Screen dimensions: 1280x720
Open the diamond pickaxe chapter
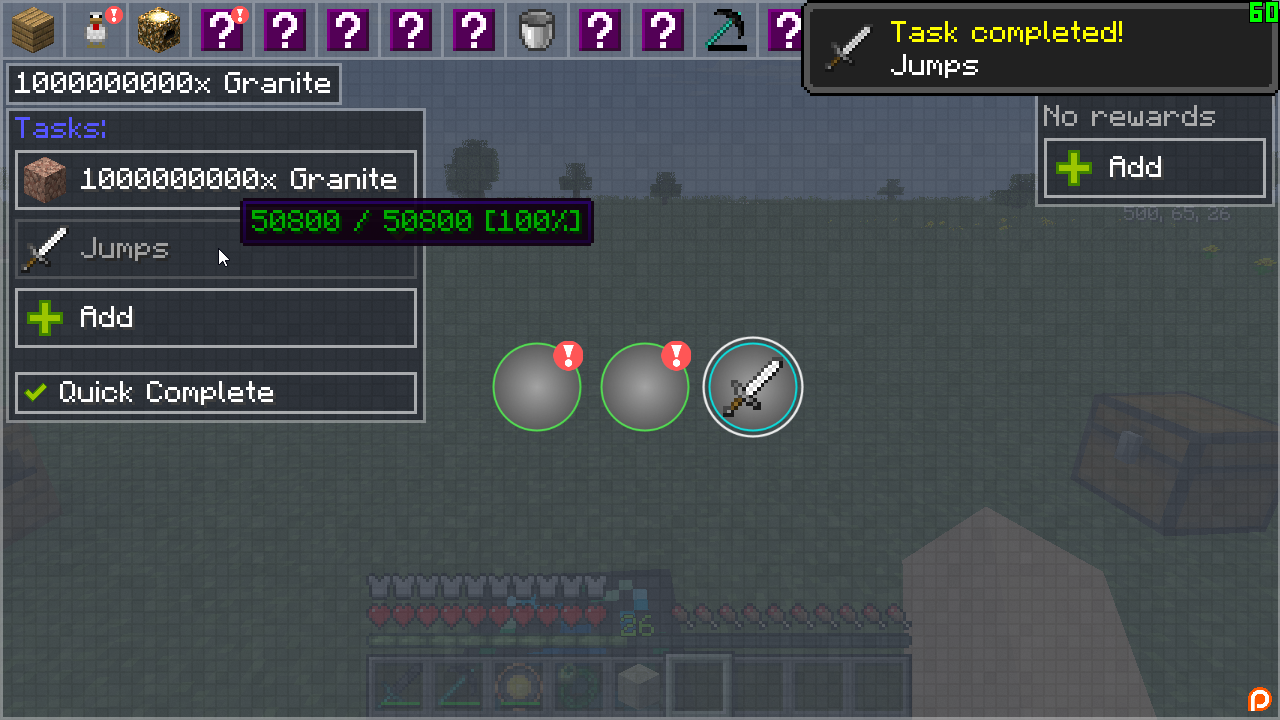[x=725, y=29]
